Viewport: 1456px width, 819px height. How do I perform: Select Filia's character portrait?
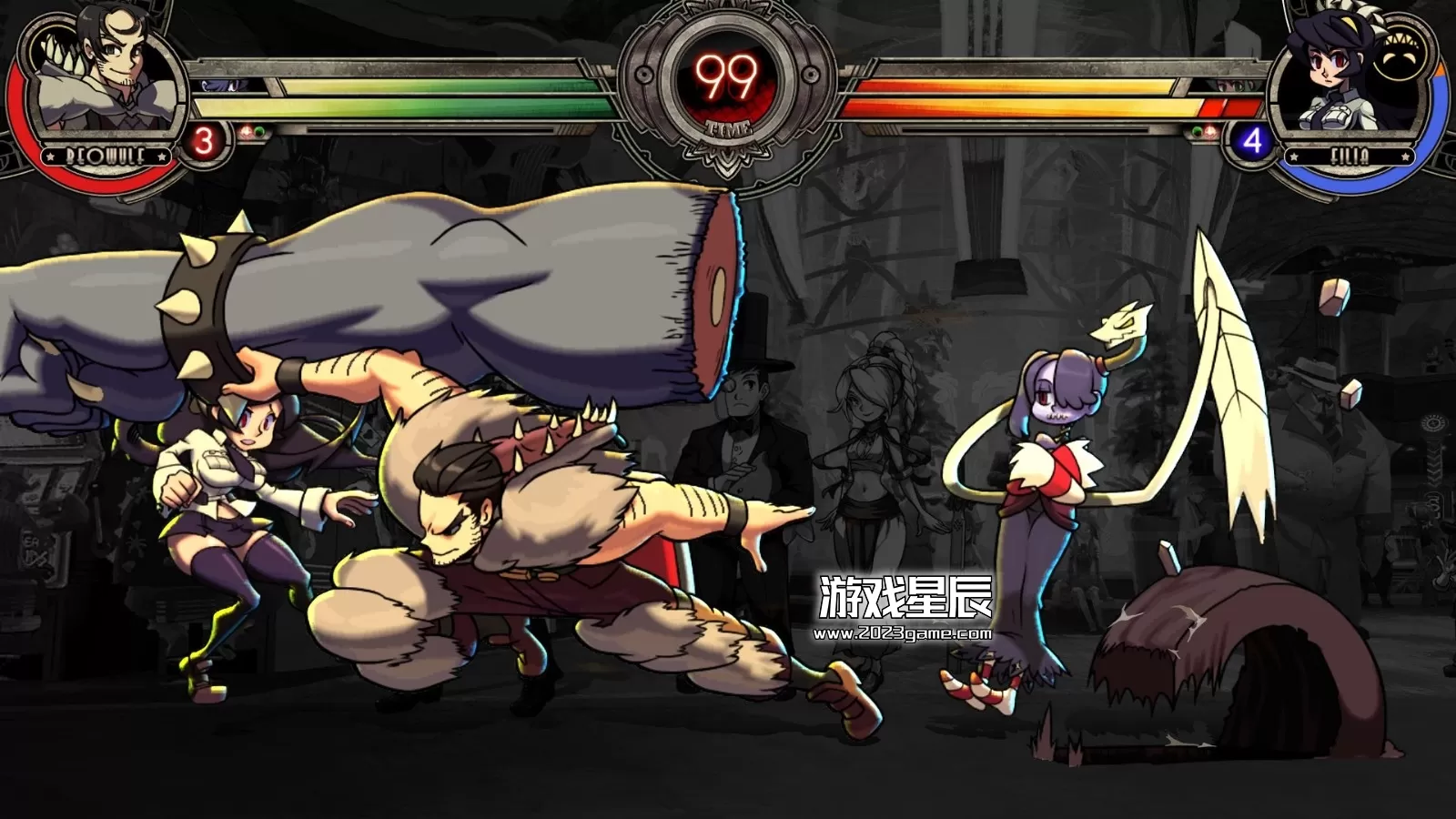(1335, 81)
